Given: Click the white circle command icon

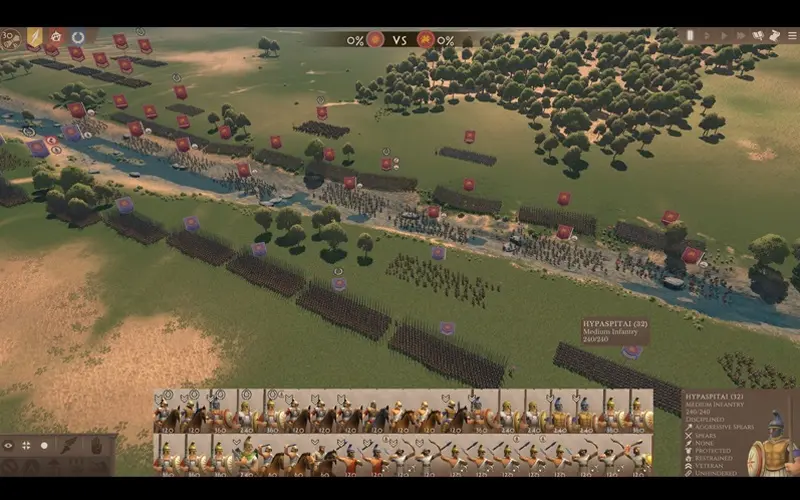Looking at the screenshot, I should point(44,446).
